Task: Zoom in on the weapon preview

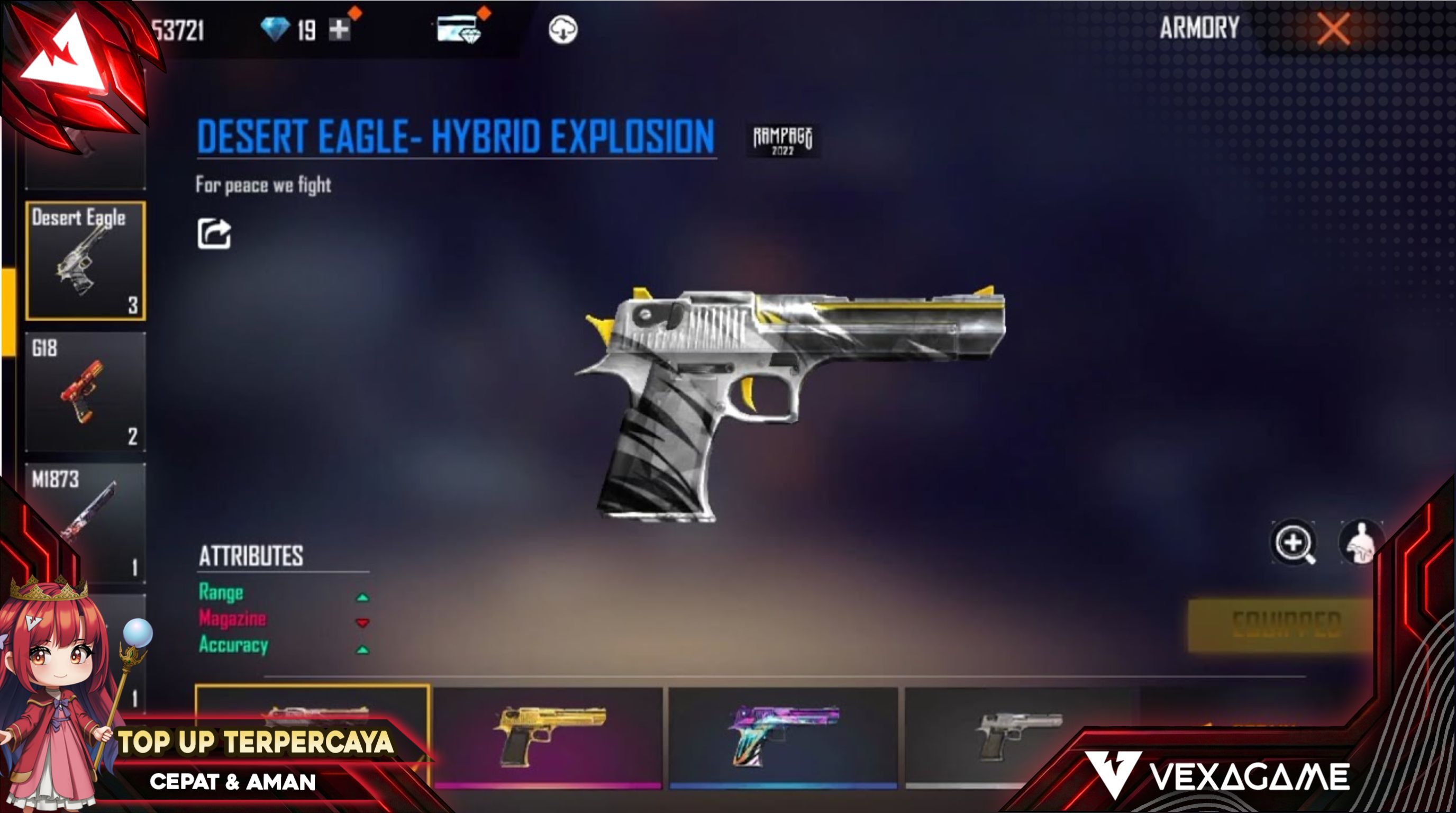Action: point(1293,543)
